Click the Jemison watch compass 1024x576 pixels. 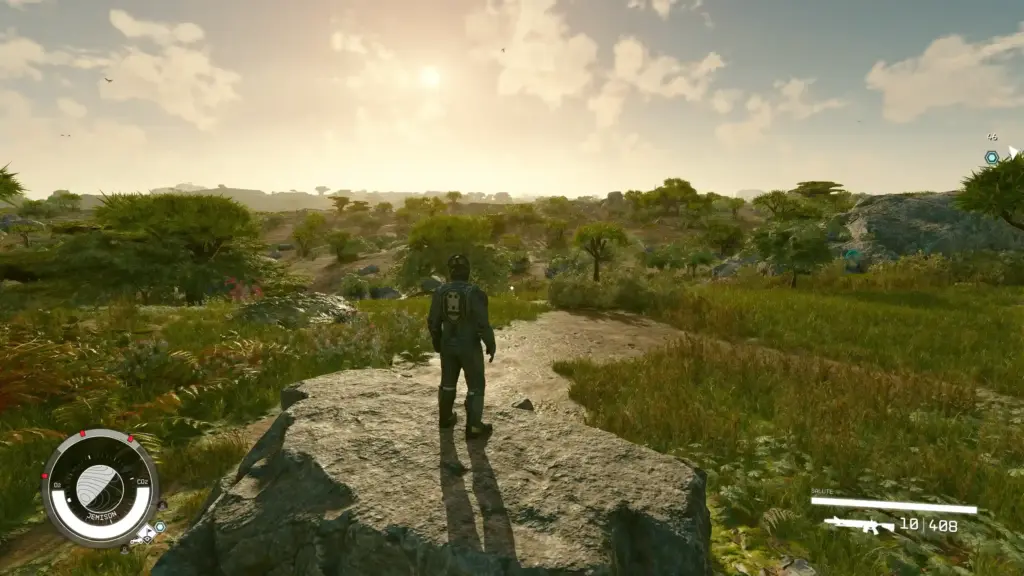click(x=100, y=488)
